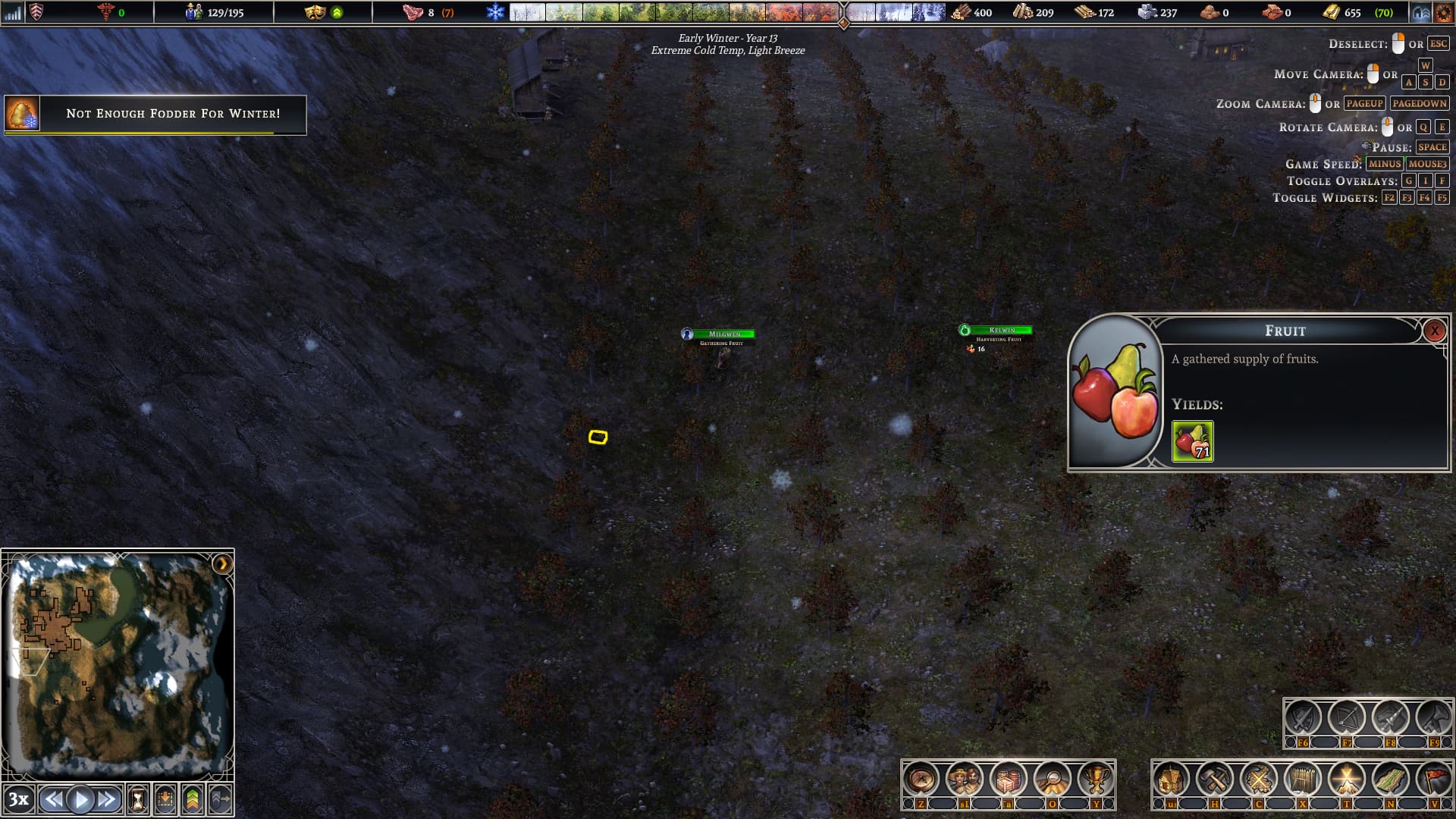Open the villagers panel
This screenshot has height=819, width=1456.
pyautogui.click(x=965, y=779)
